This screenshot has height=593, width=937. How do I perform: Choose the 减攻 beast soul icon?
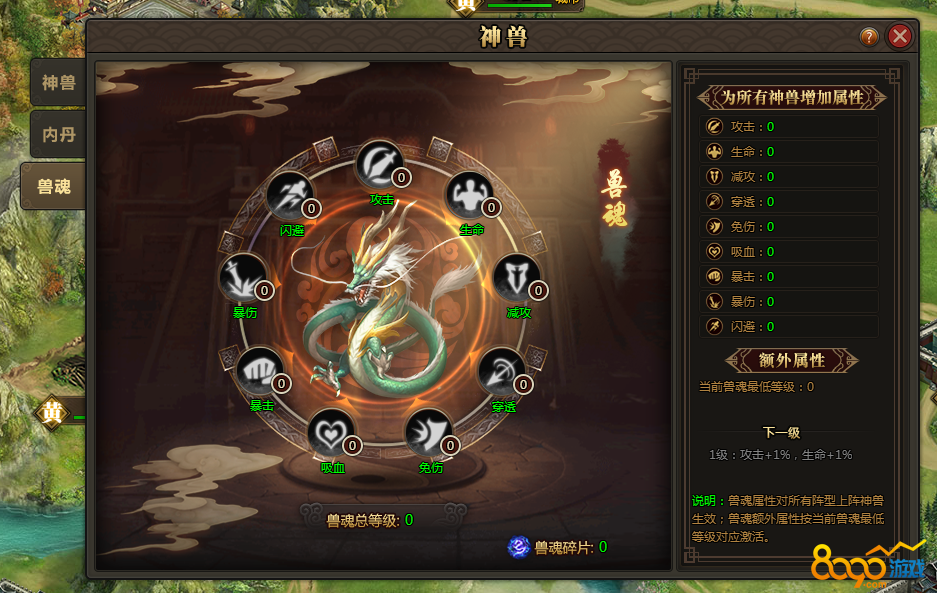pos(516,278)
